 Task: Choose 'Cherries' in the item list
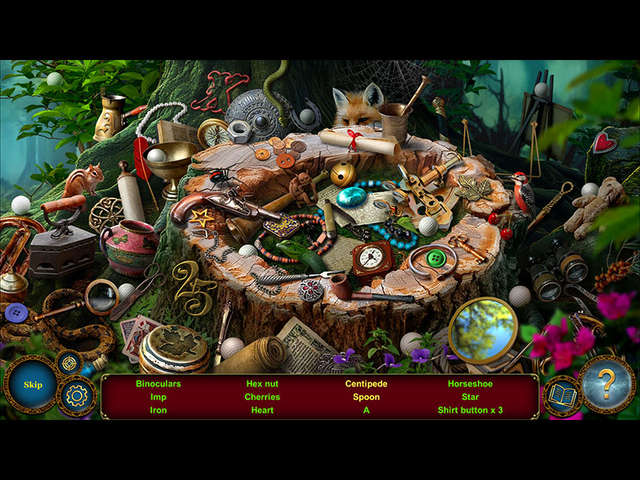(x=262, y=396)
